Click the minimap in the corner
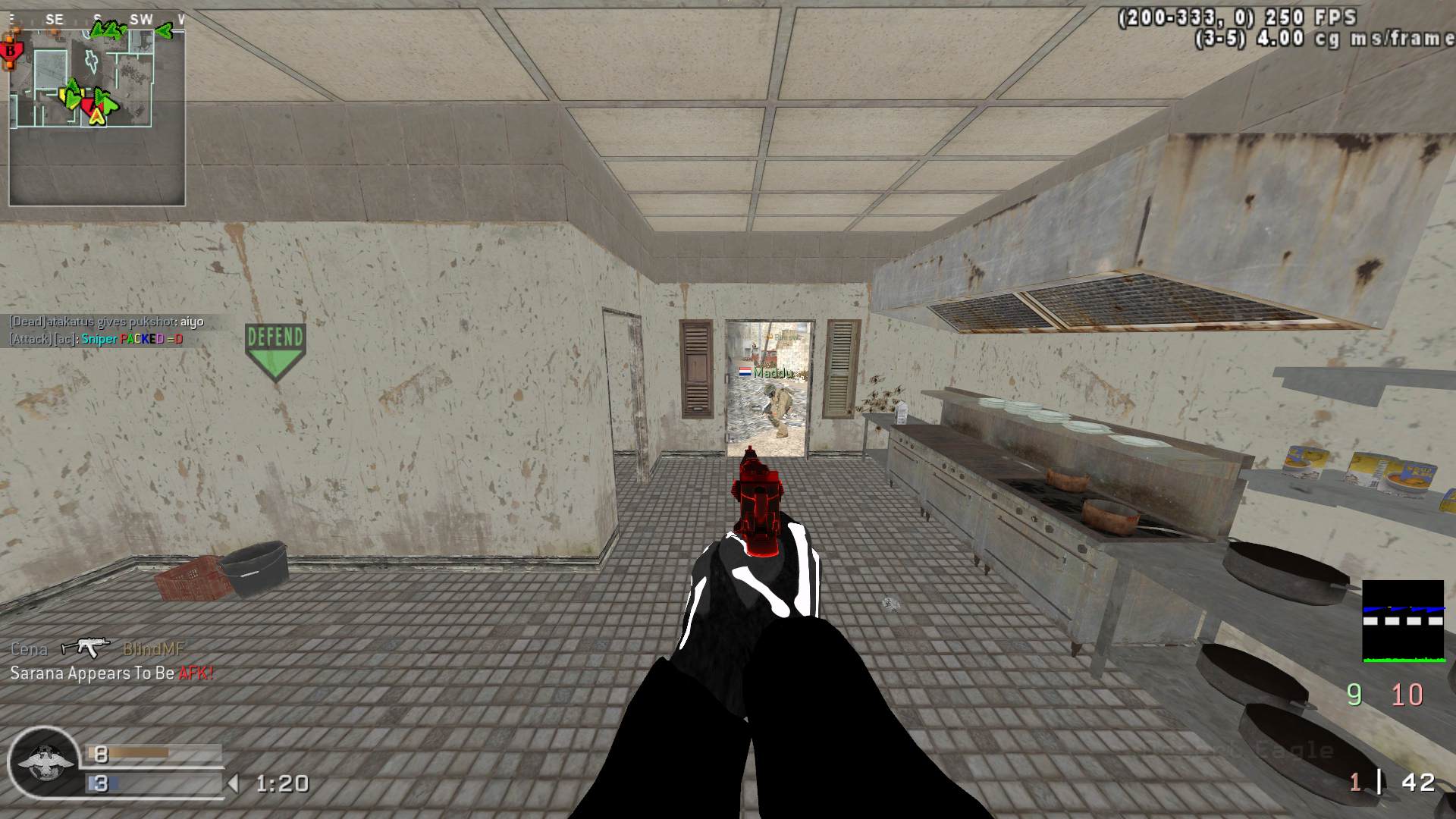Screen dimensions: 1456x819 (x=97, y=114)
